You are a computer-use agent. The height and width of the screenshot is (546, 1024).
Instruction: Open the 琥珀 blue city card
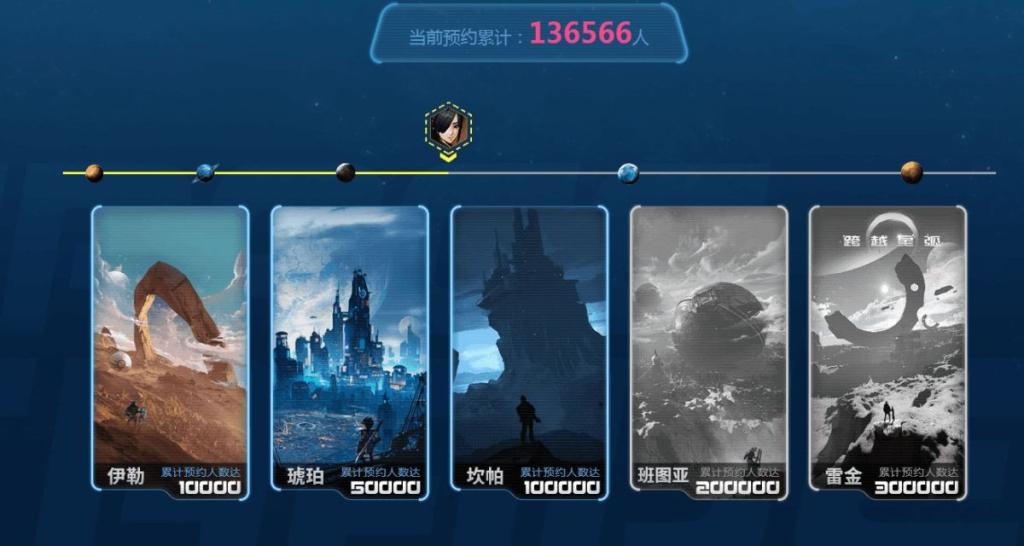[x=349, y=350]
